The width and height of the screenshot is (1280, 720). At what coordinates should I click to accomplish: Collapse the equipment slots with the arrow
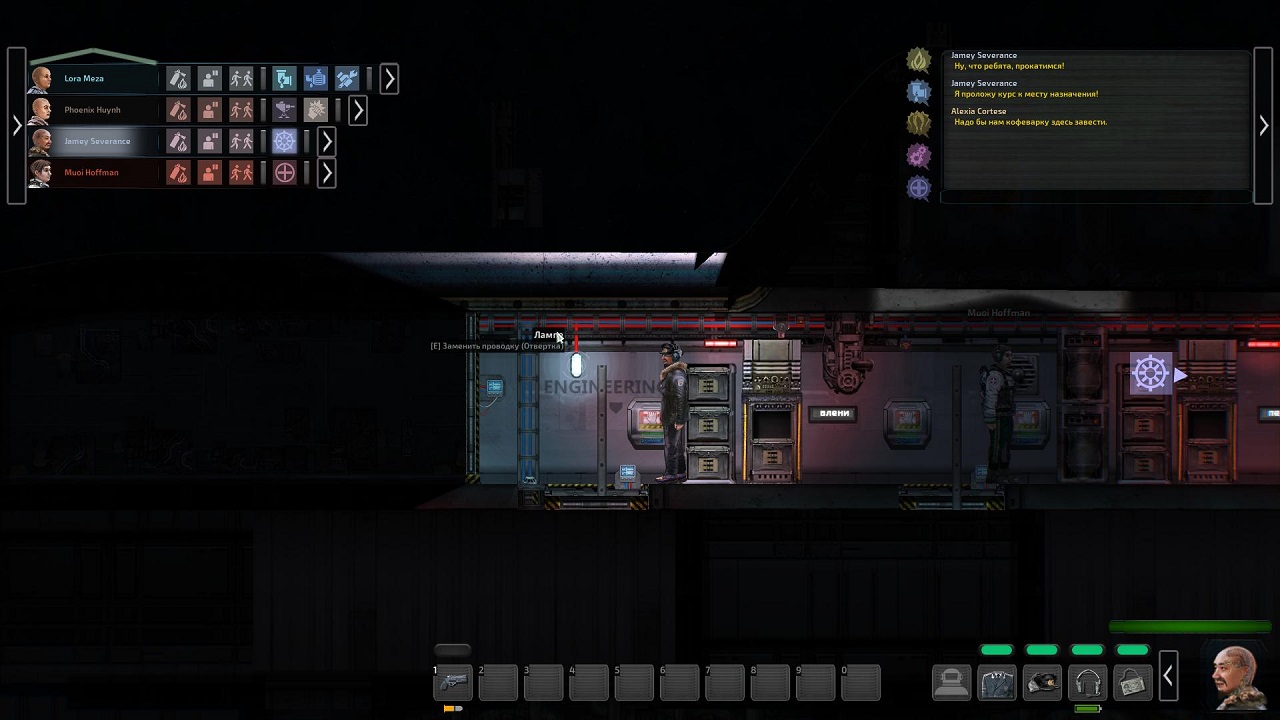[x=1168, y=679]
